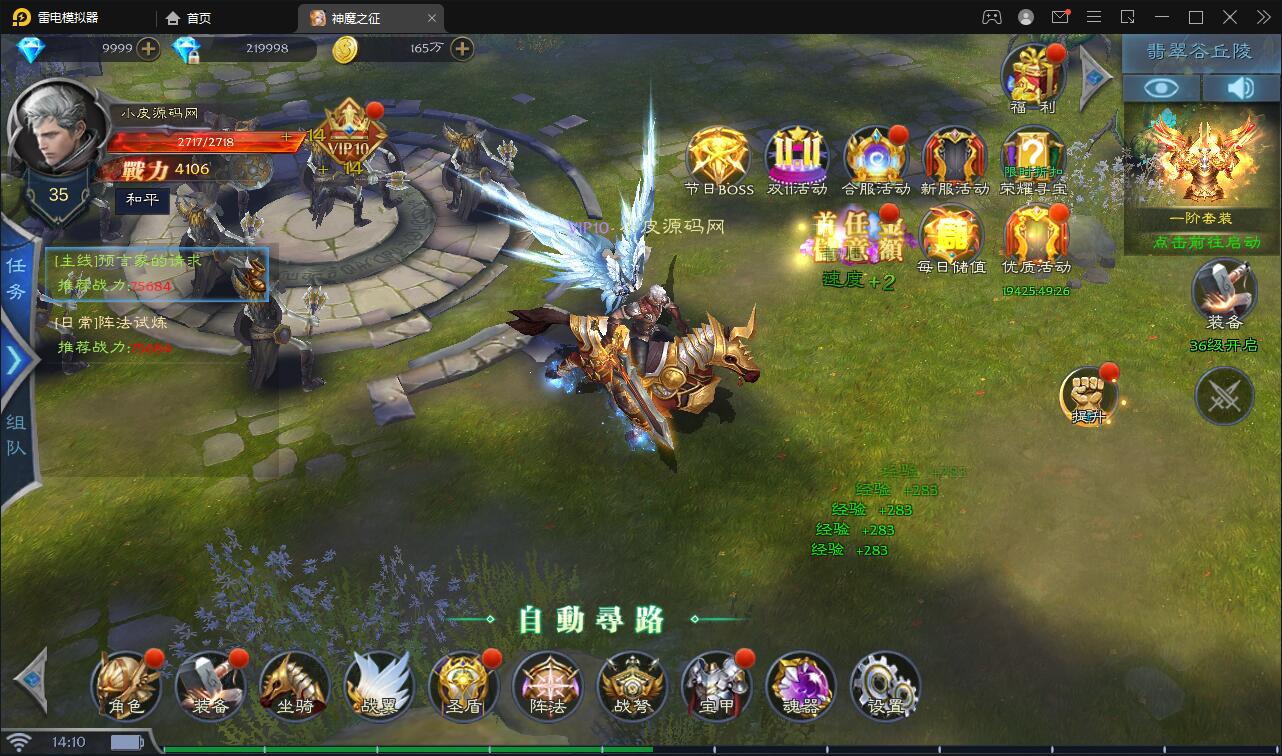Screen dimensions: 1282x756
Task: Open the 战翼 wings menu
Action: [x=378, y=686]
